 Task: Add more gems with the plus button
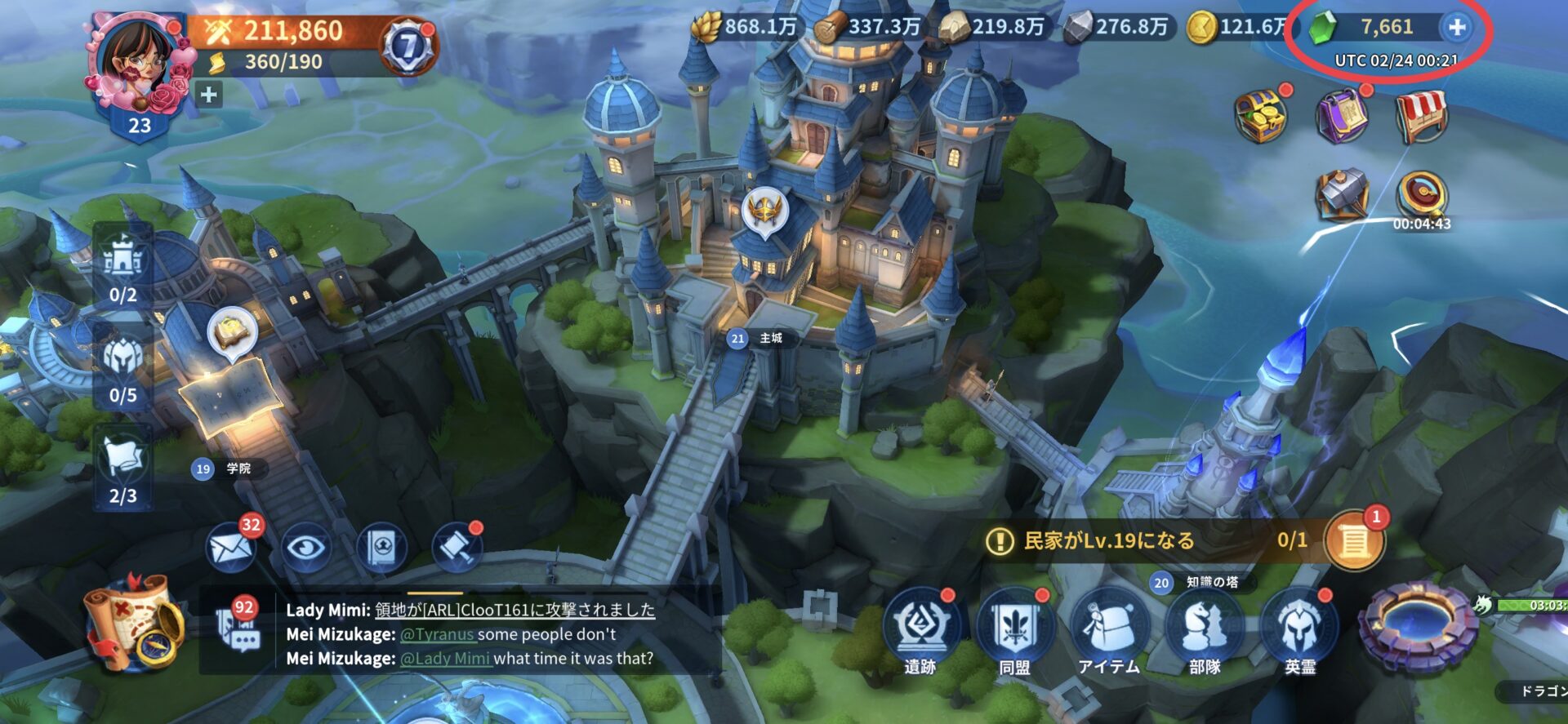1456,28
